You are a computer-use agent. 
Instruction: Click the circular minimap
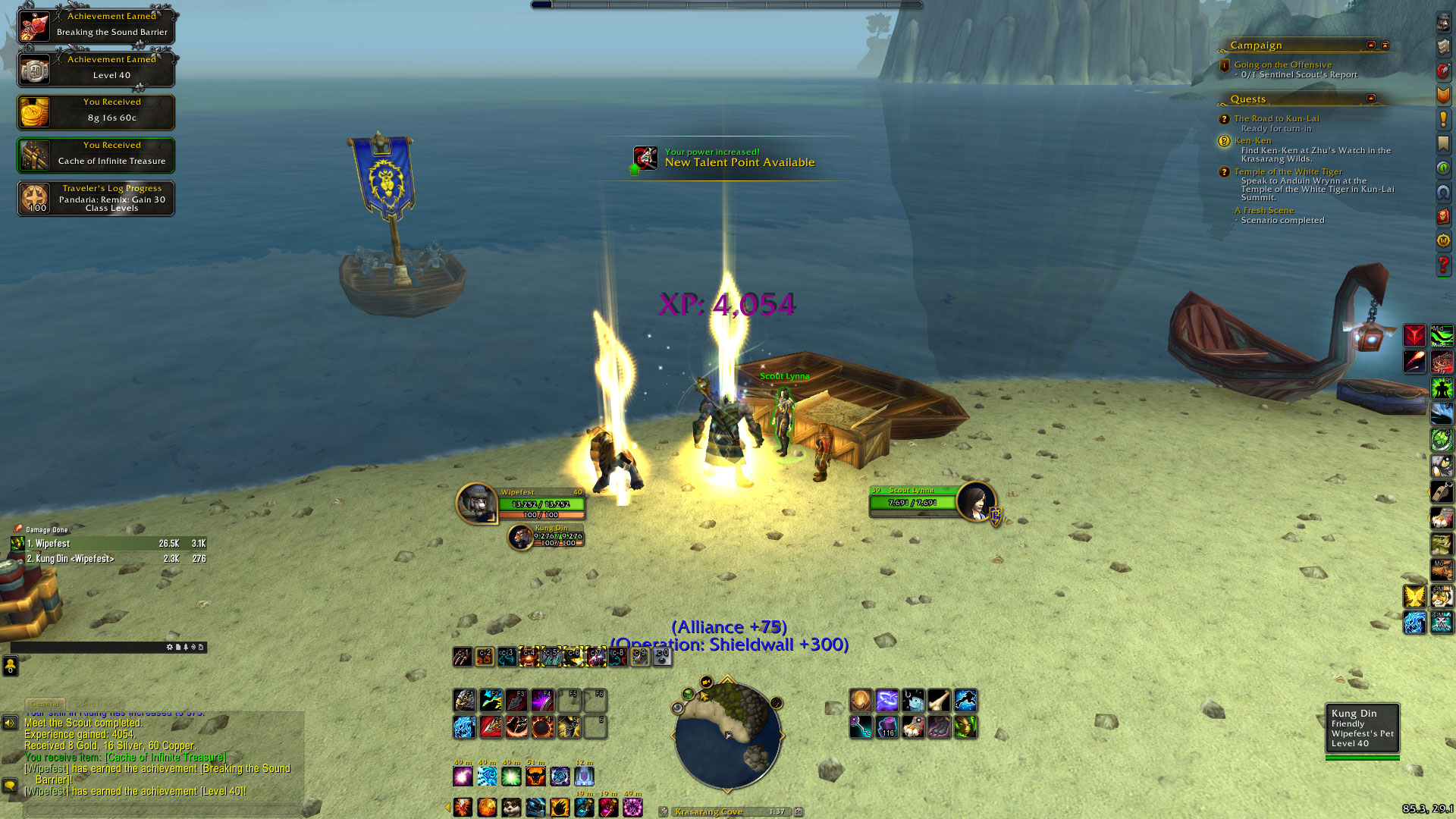(727, 733)
